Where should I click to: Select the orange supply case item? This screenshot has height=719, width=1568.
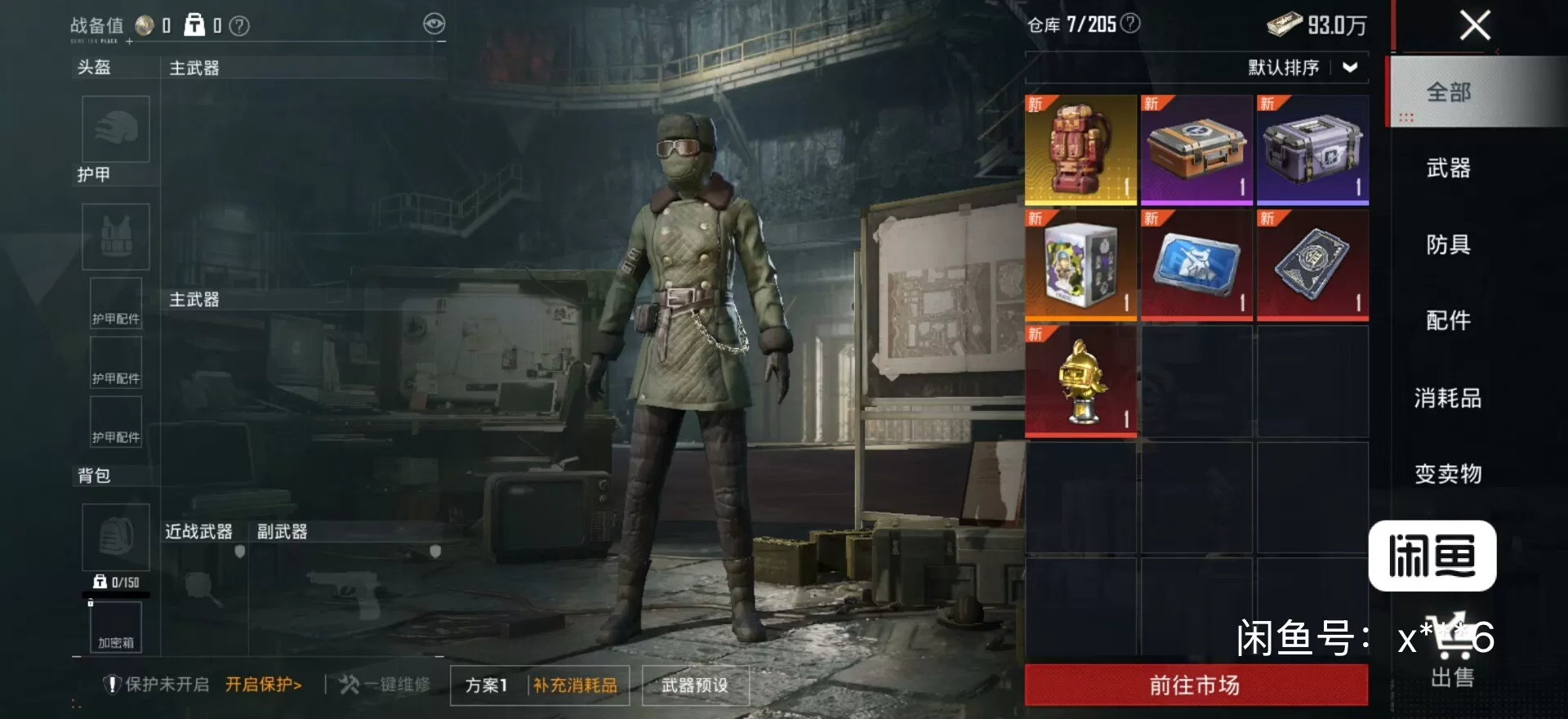coord(1196,150)
